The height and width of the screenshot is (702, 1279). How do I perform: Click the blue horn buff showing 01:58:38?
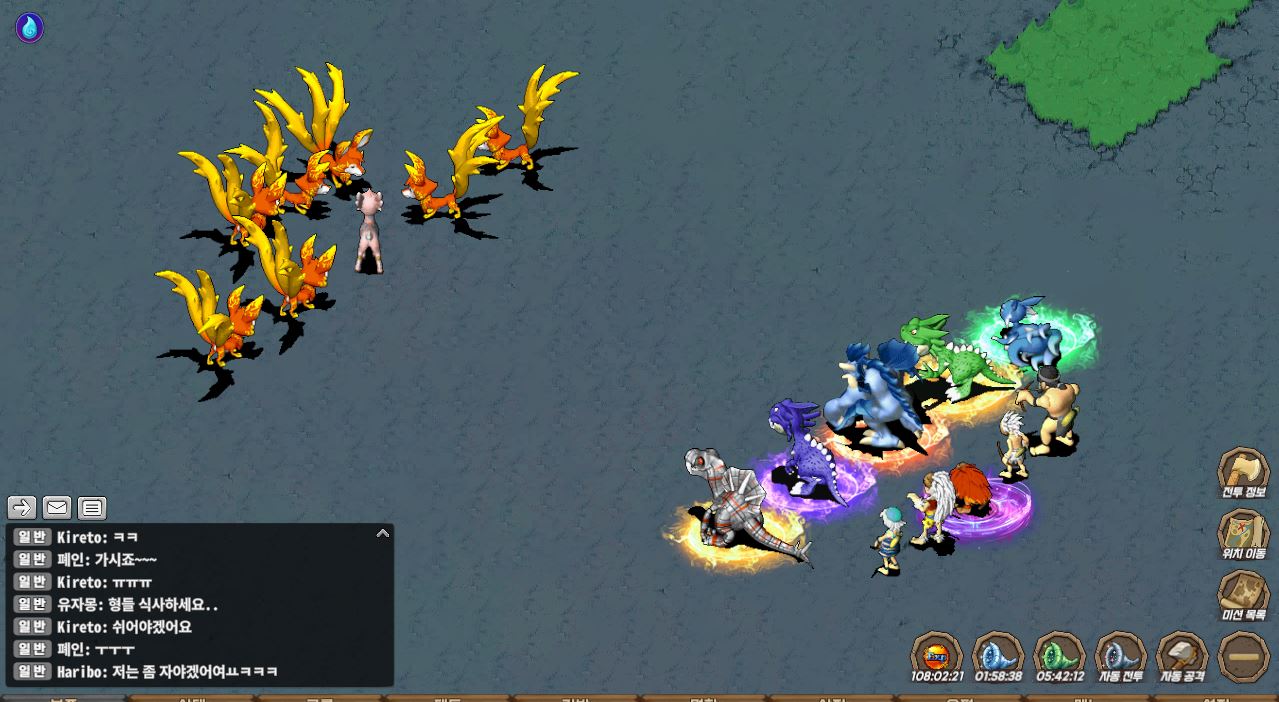coord(998,654)
